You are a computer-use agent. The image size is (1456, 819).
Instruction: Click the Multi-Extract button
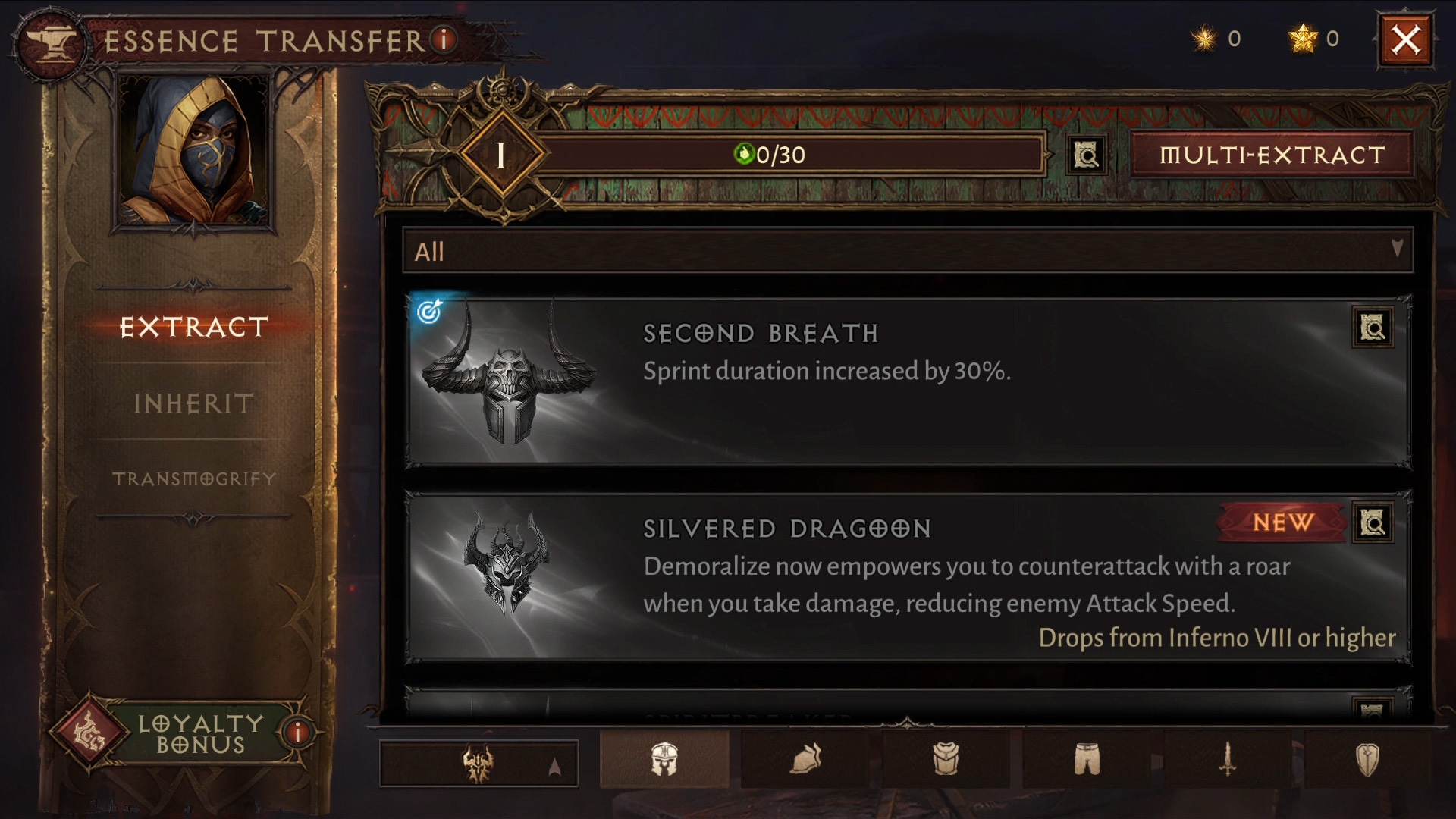coord(1272,155)
